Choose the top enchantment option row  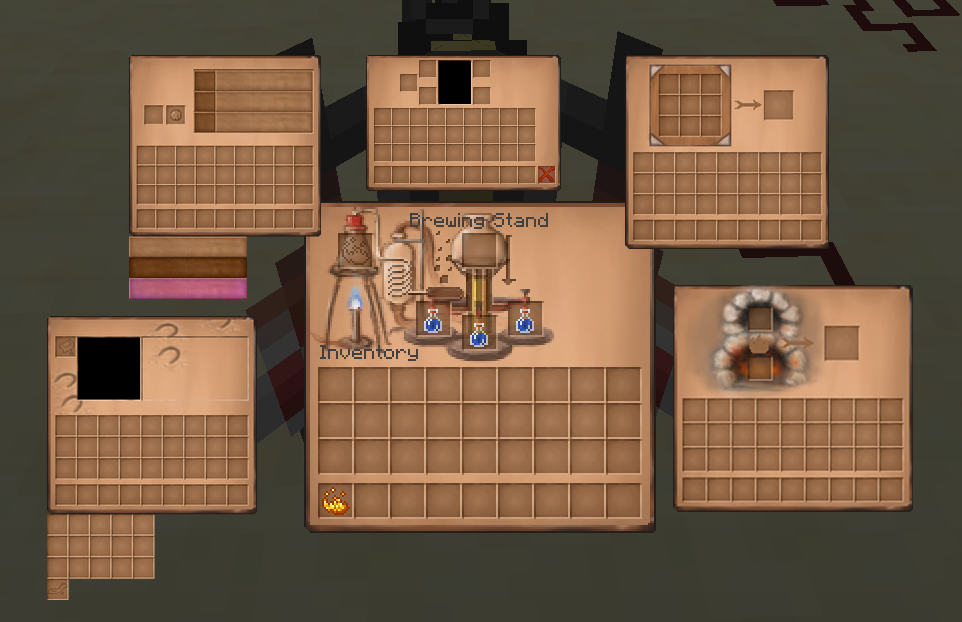[x=254, y=81]
